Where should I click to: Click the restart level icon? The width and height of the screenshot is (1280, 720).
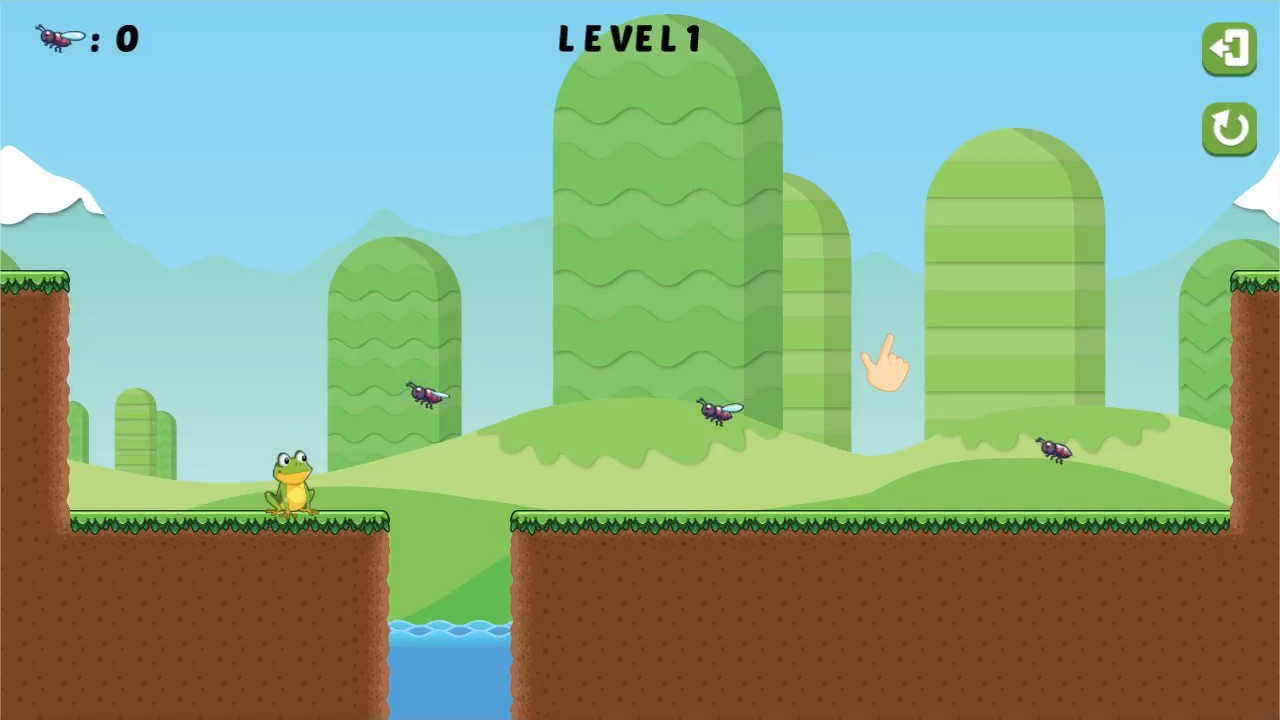click(x=1229, y=129)
